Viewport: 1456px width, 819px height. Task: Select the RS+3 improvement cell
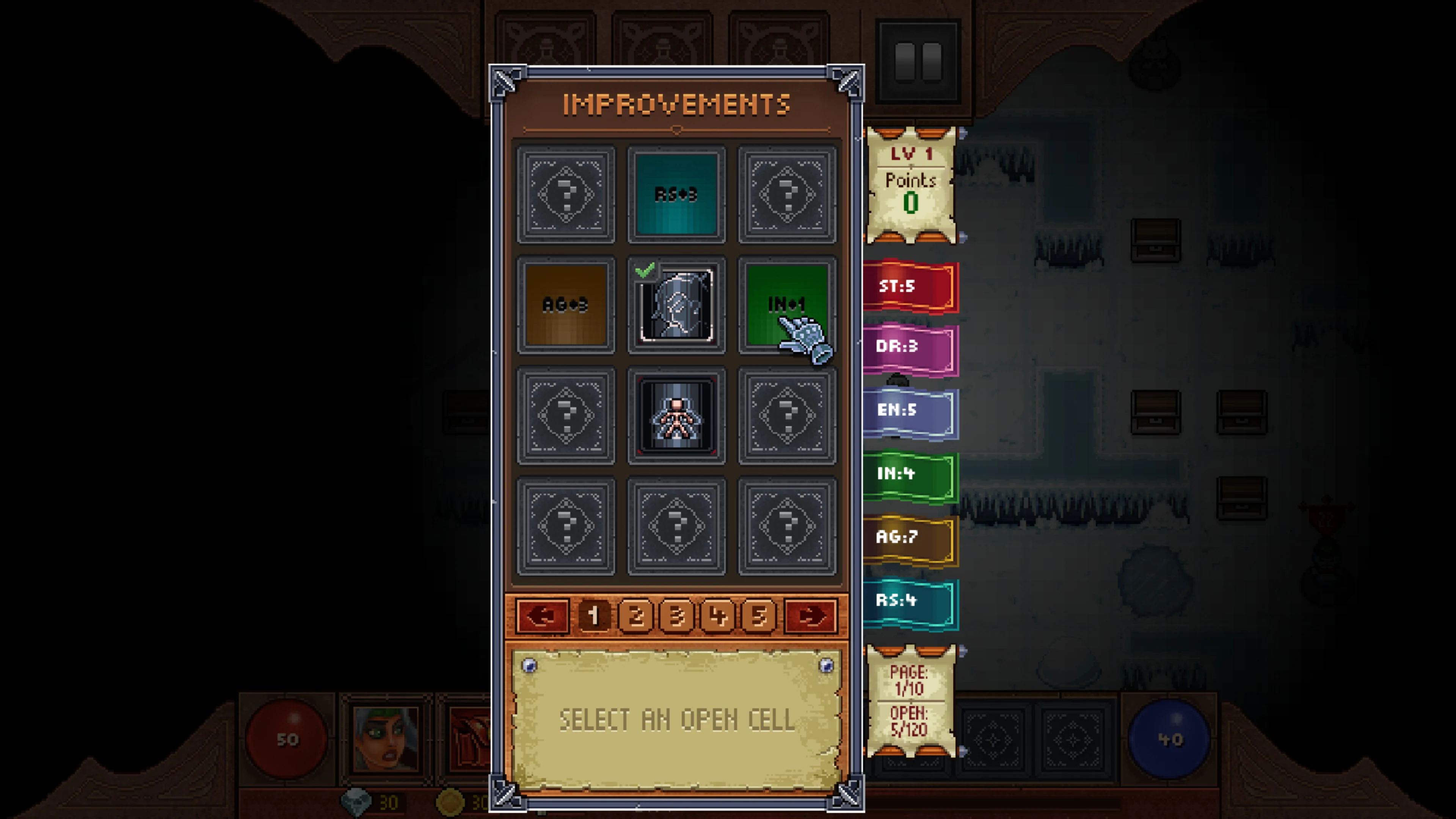click(x=676, y=195)
